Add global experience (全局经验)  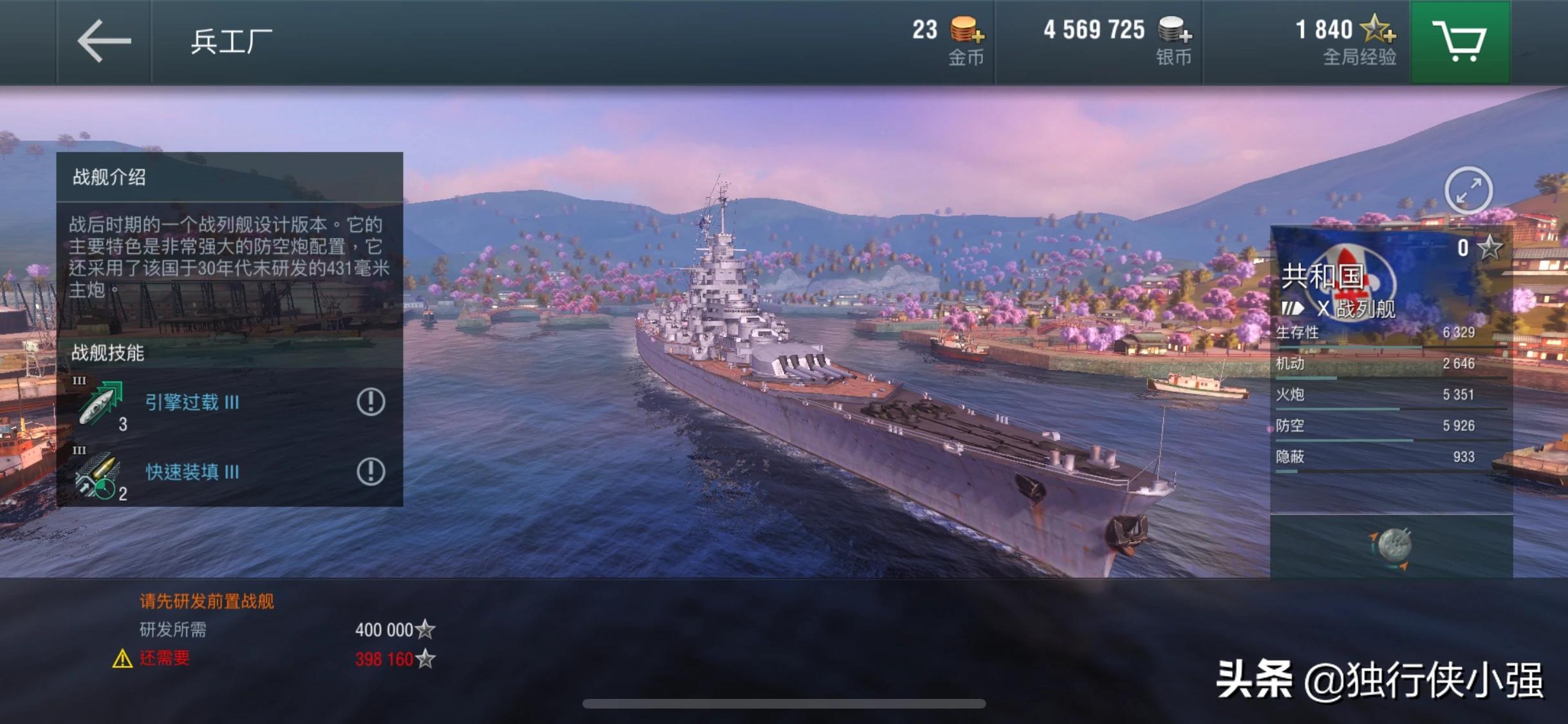click(x=1378, y=29)
